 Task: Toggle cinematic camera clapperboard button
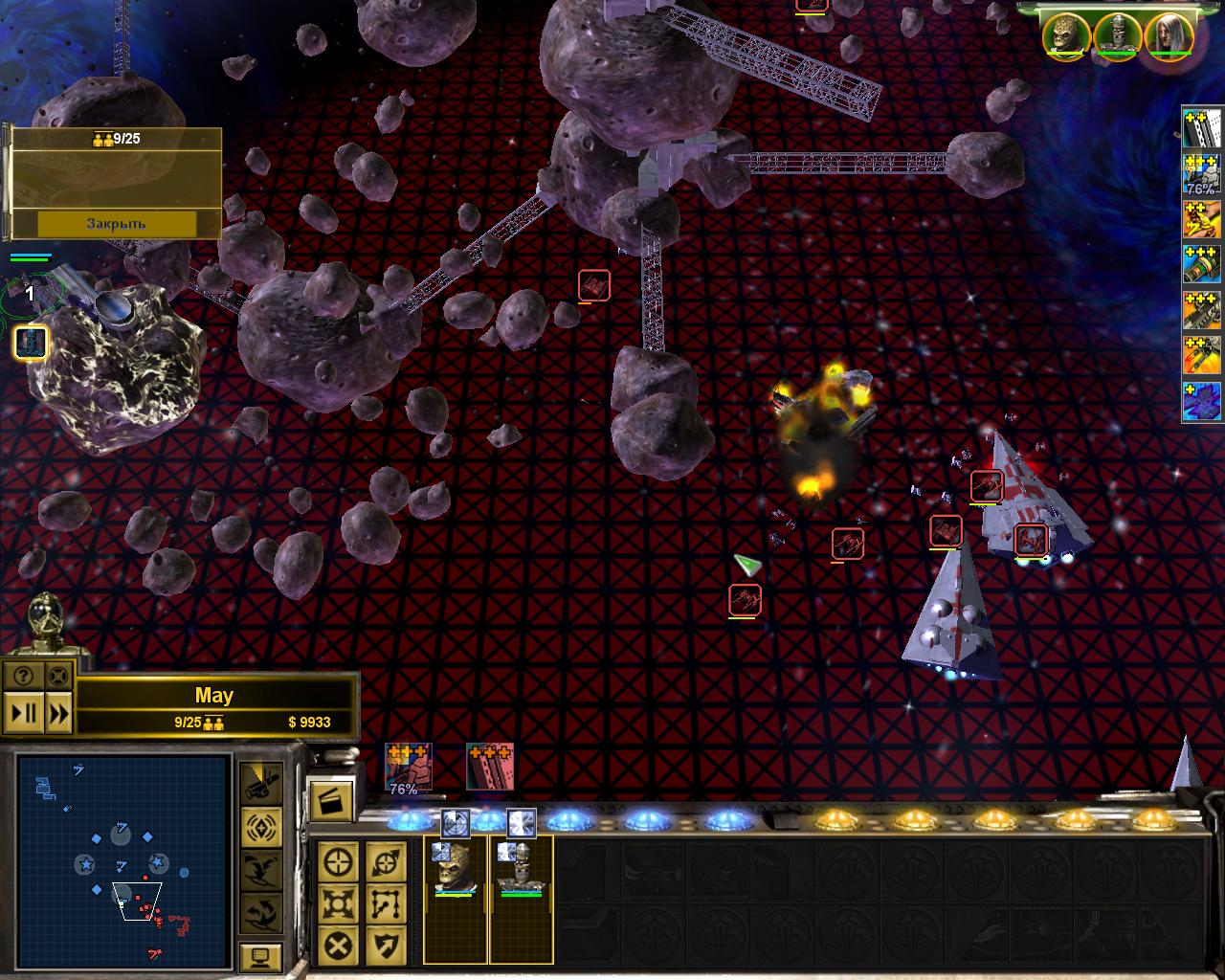point(329,799)
